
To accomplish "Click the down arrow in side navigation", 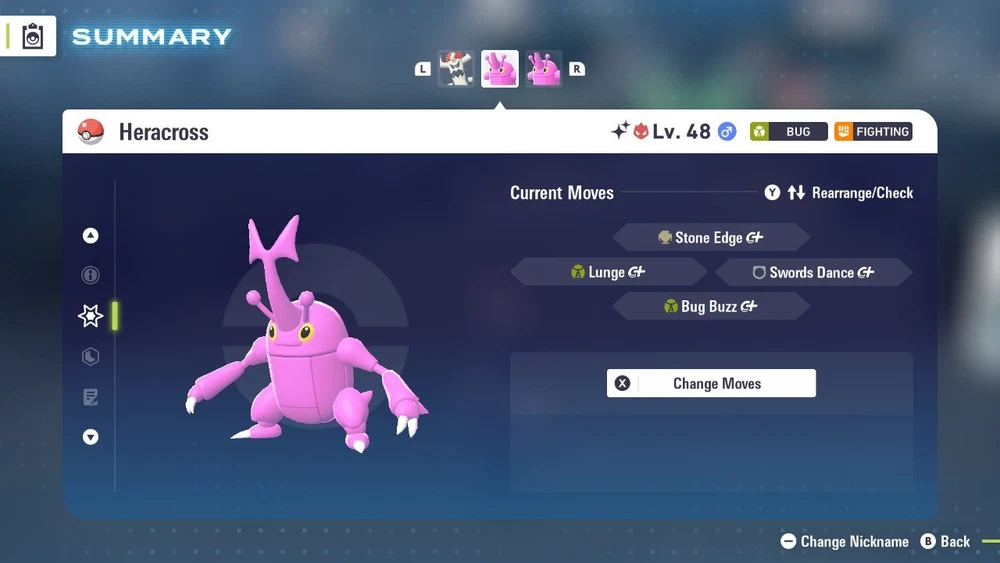I will (91, 437).
